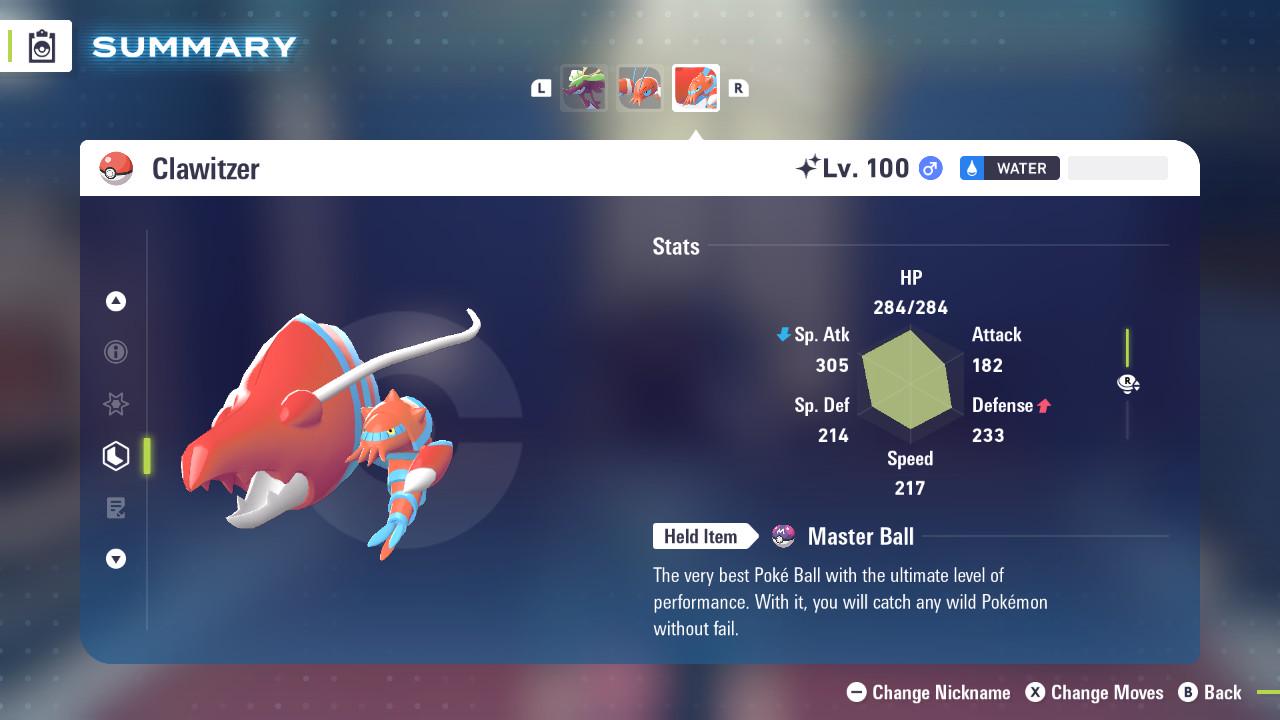The height and width of the screenshot is (720, 1280).
Task: Switch to the Brute Bonnet party thumbnail
Action: [584, 88]
